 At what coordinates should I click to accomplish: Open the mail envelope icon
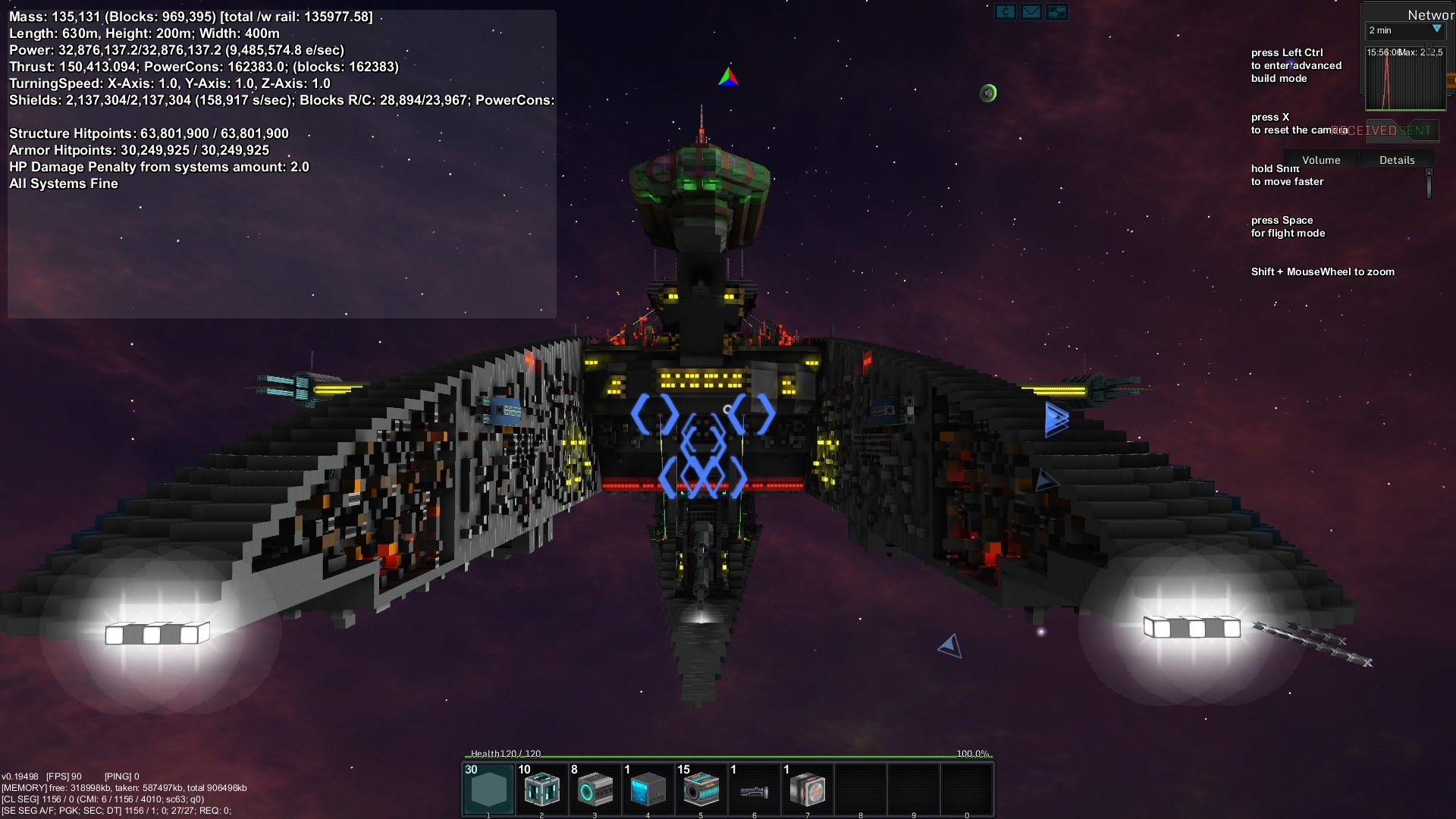1031,11
